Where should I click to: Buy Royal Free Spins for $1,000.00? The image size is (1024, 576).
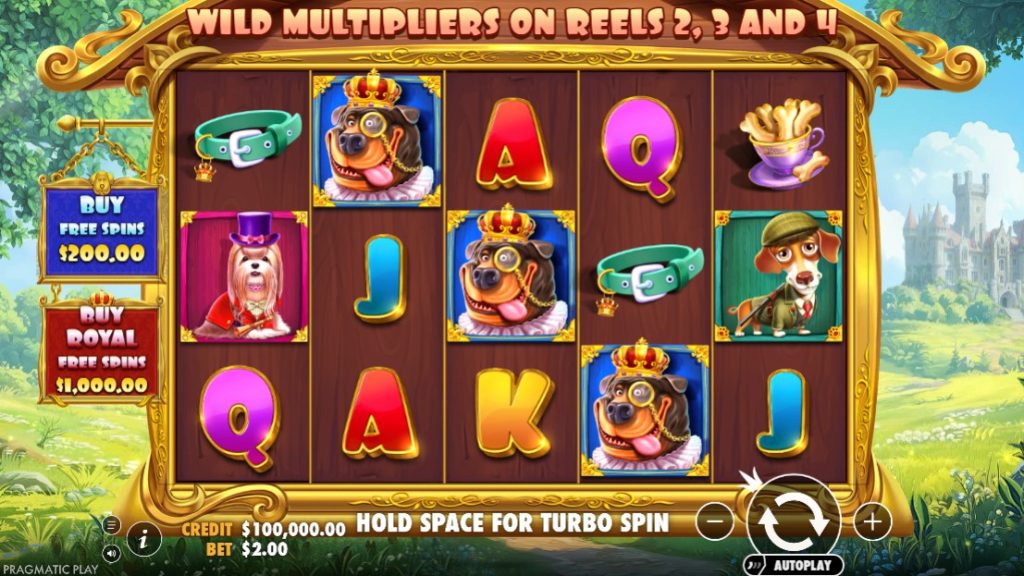coord(98,350)
